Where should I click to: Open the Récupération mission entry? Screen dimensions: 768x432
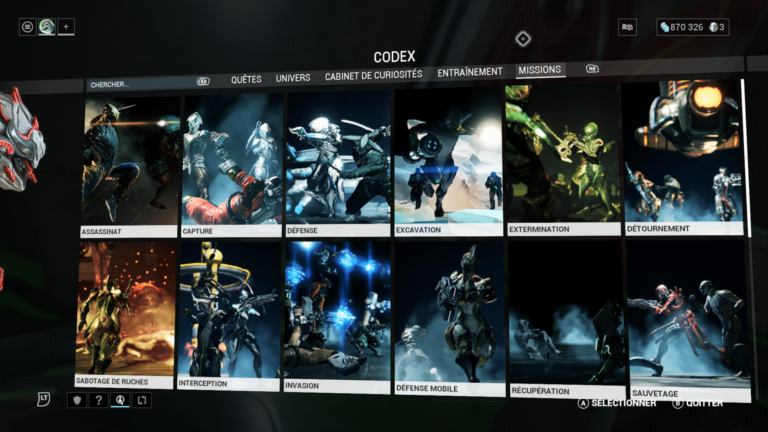[x=565, y=320]
